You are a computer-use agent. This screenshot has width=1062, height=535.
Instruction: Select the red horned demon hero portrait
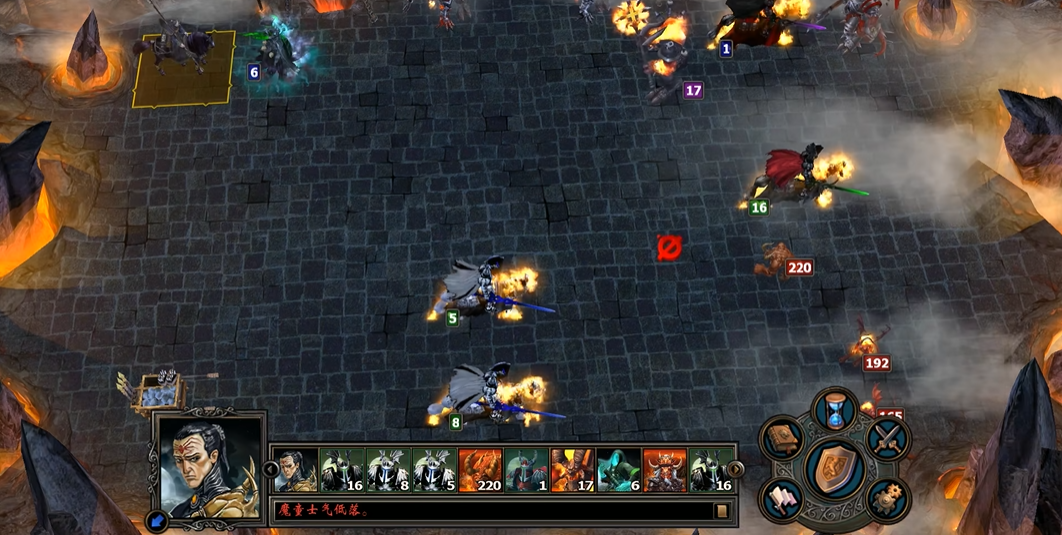pyautogui.click(x=664, y=469)
